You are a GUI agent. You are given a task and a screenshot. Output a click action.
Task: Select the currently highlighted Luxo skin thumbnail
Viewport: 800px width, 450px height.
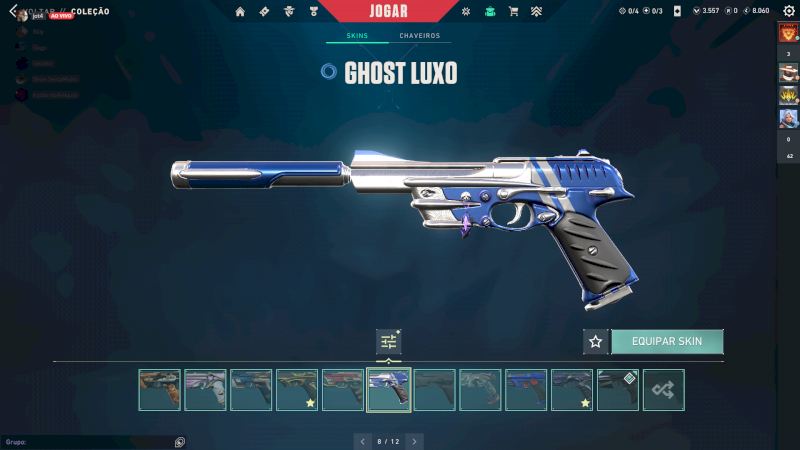coord(388,390)
